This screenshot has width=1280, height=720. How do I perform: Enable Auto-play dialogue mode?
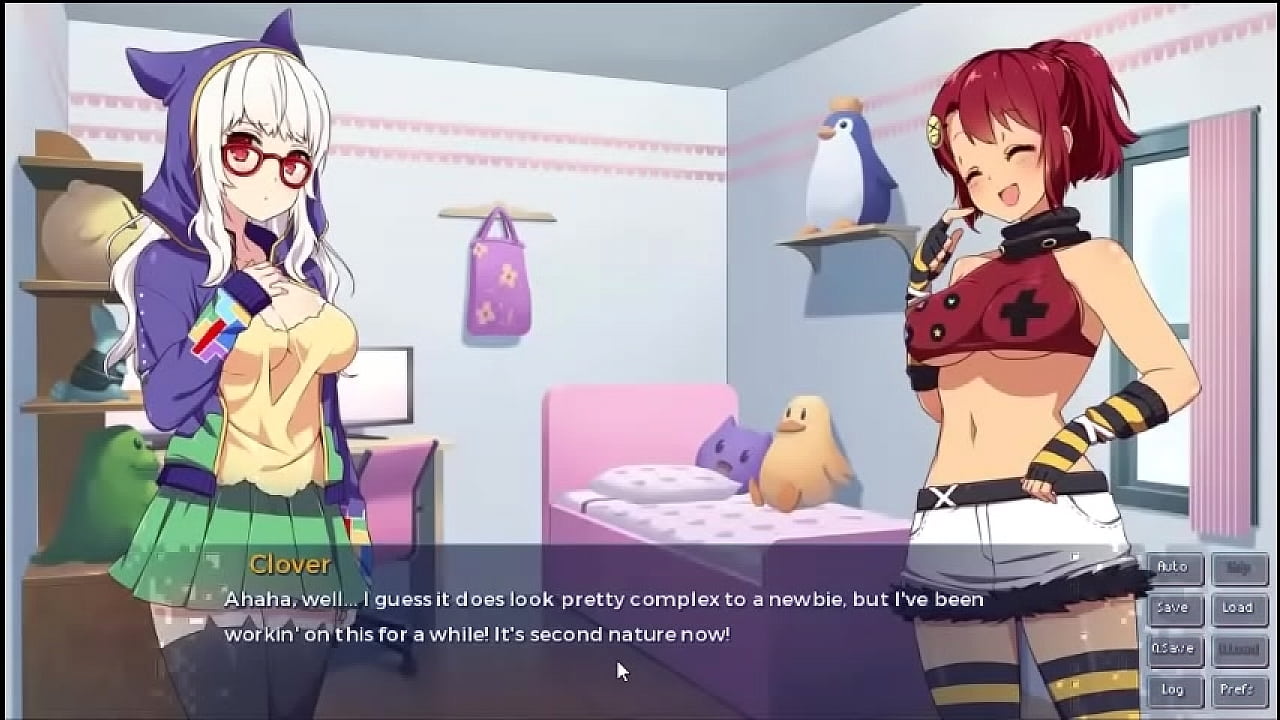tap(1173, 567)
